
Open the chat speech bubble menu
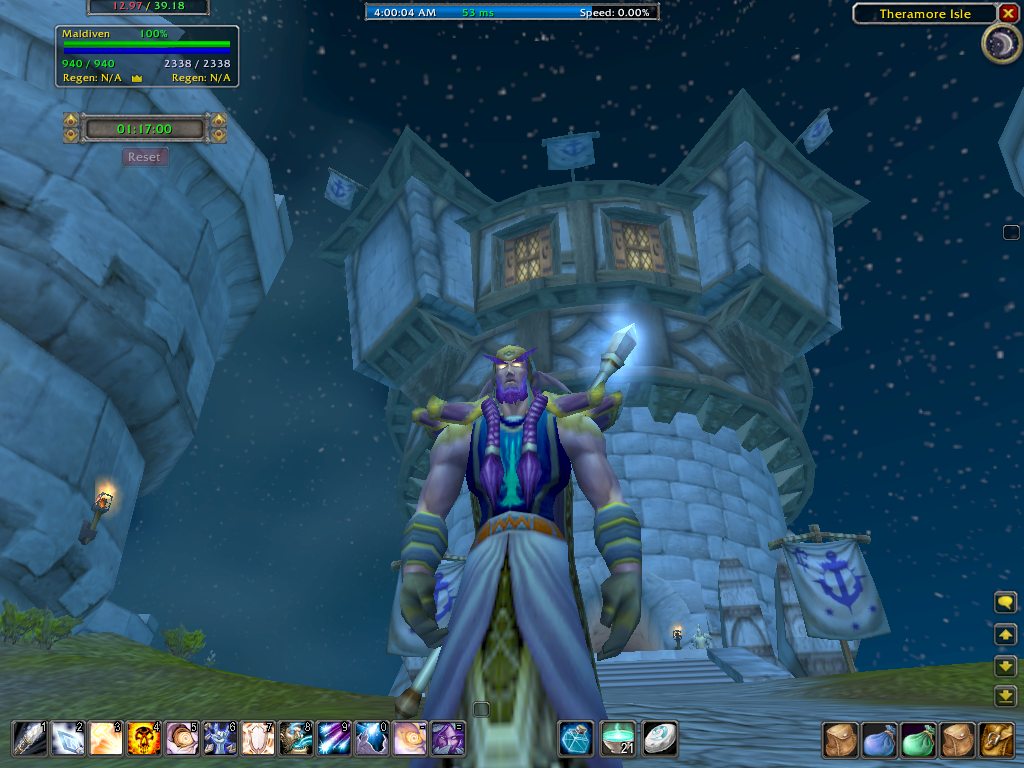coord(1005,602)
